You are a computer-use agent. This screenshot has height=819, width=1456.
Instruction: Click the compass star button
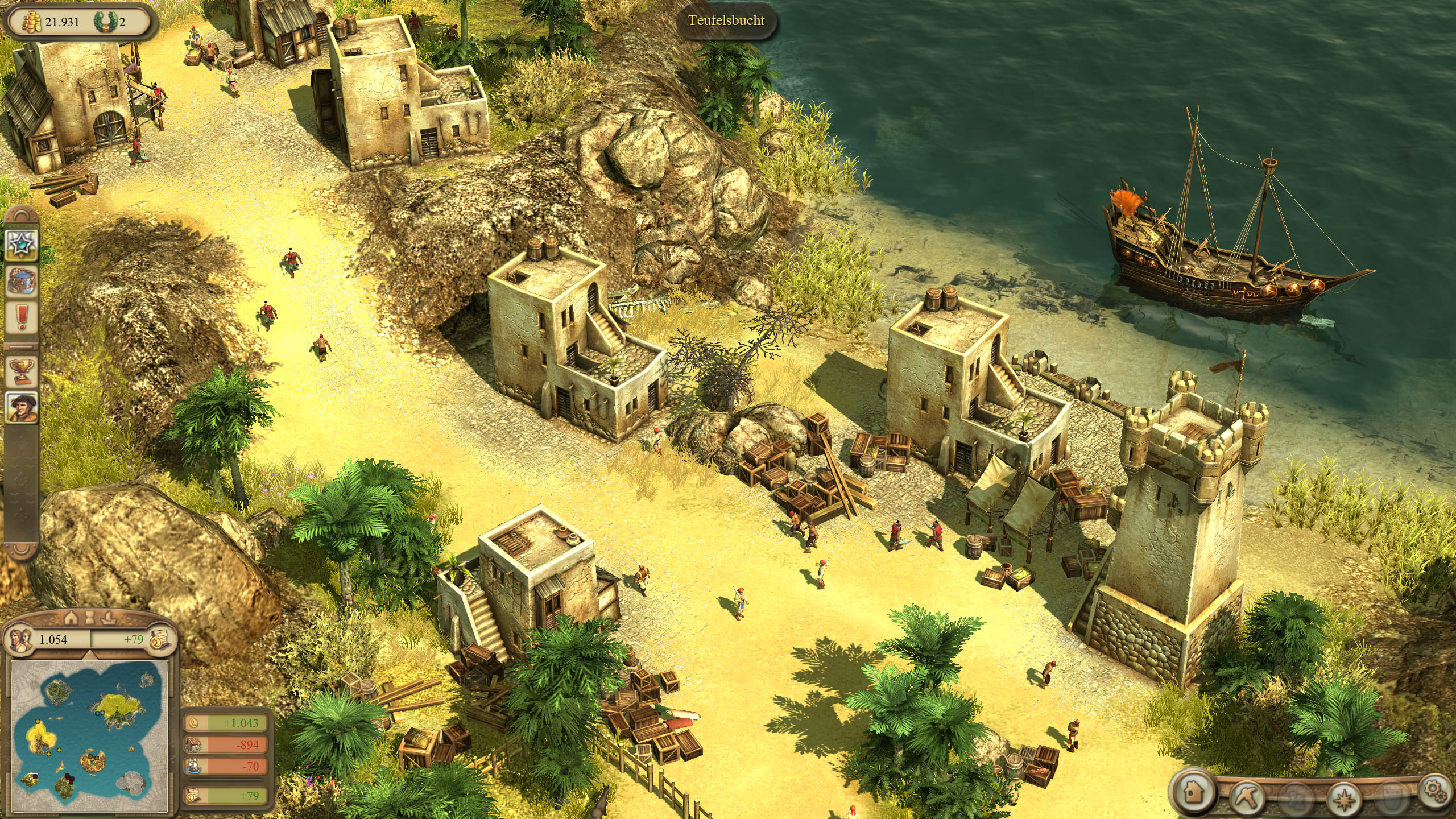click(x=1345, y=799)
